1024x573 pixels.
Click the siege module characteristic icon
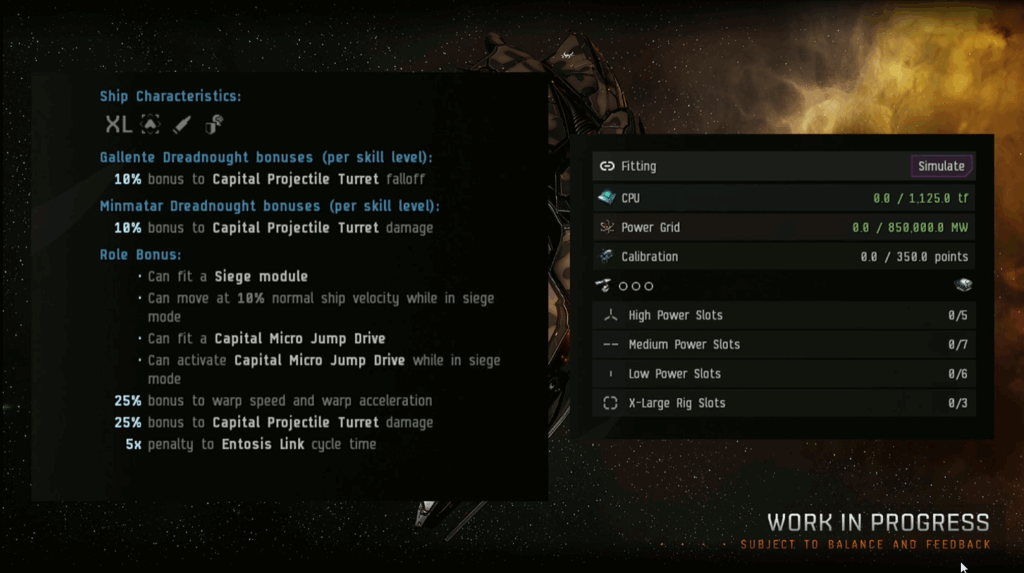click(x=150, y=124)
